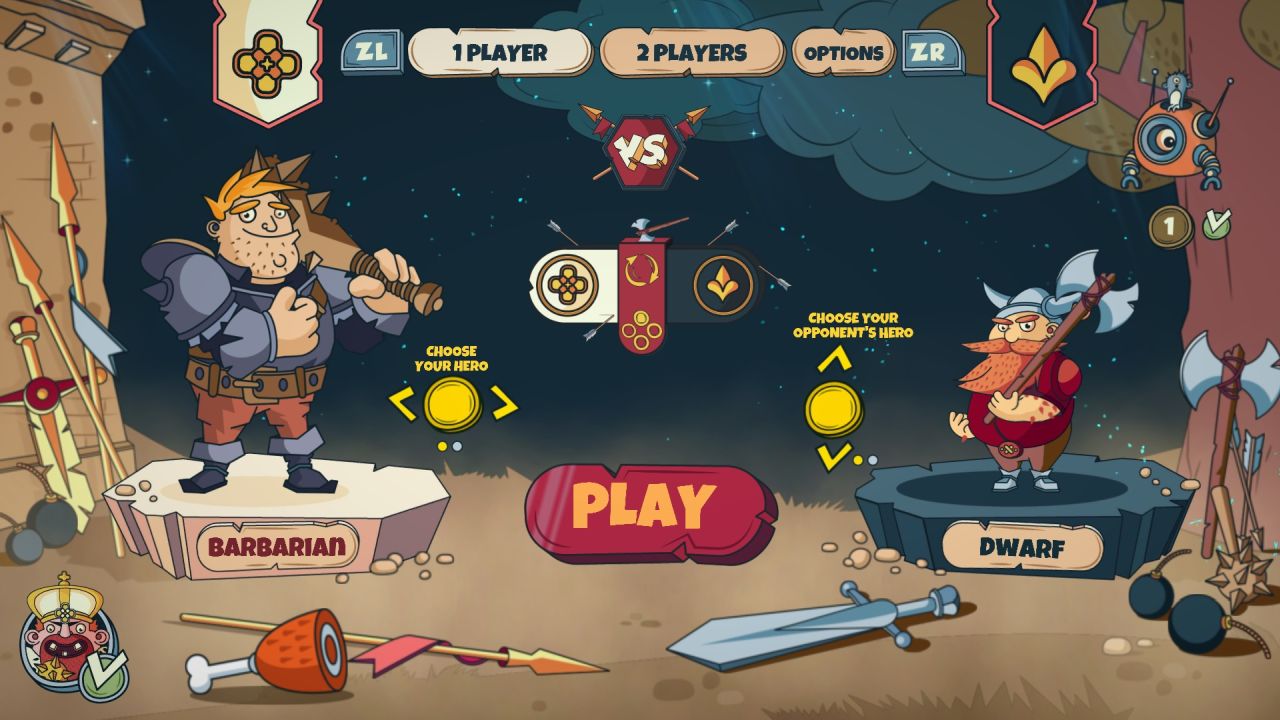Click the Barbarian nameplate
Screen dimensions: 1280x720
click(x=276, y=545)
